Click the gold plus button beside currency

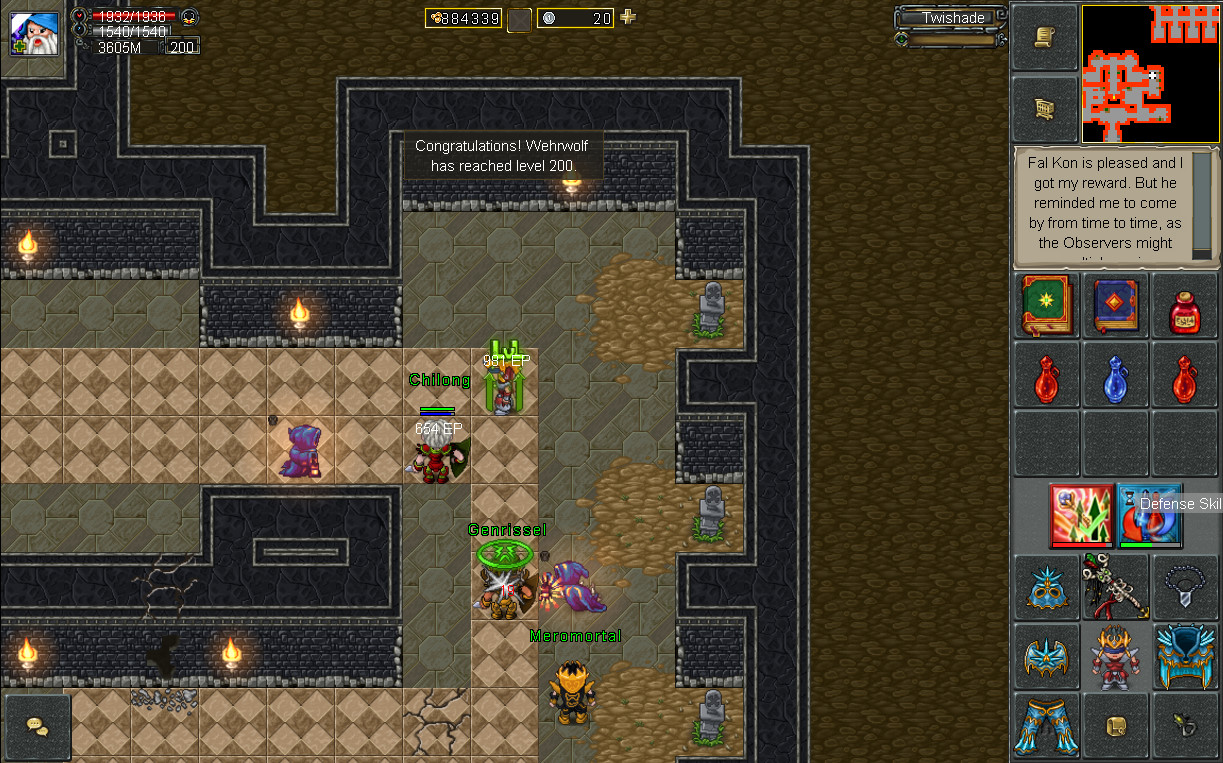click(x=628, y=17)
